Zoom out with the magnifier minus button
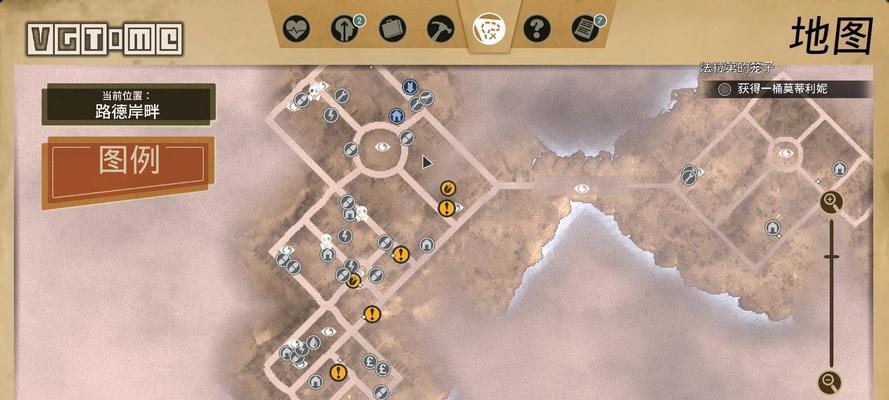 (x=830, y=381)
